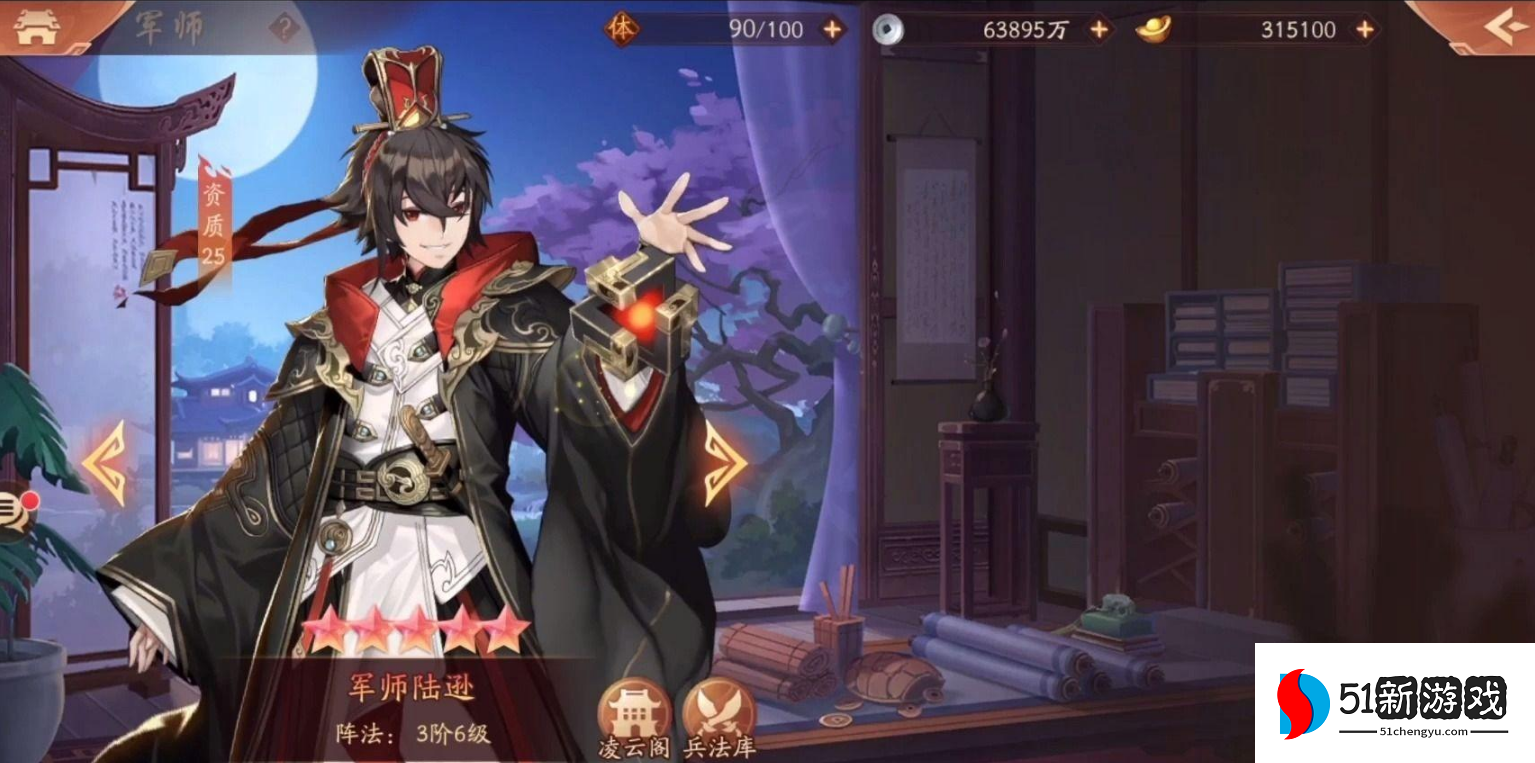The height and width of the screenshot is (763, 1535).
Task: Tap the advisor name 军师陆逊
Action: pos(409,683)
